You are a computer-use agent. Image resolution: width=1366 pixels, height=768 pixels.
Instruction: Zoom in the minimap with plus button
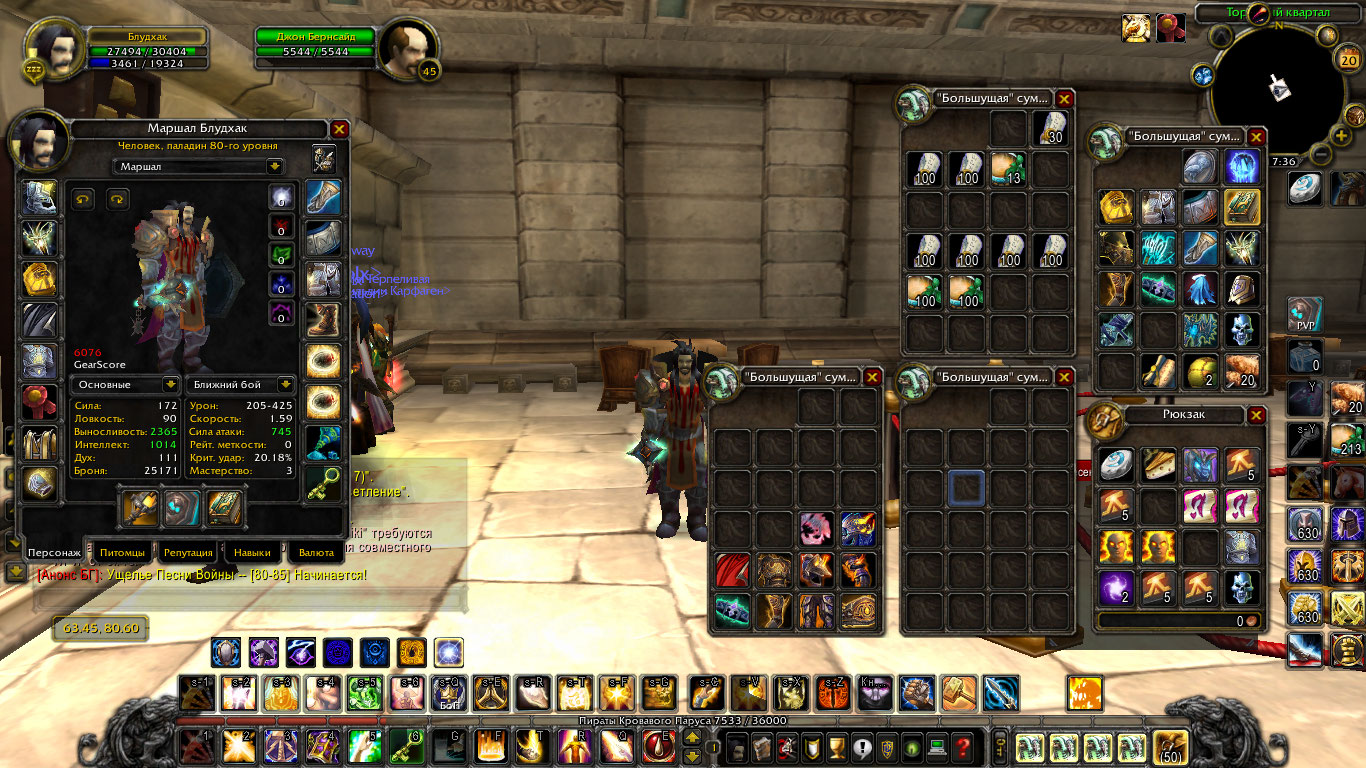point(1342,136)
